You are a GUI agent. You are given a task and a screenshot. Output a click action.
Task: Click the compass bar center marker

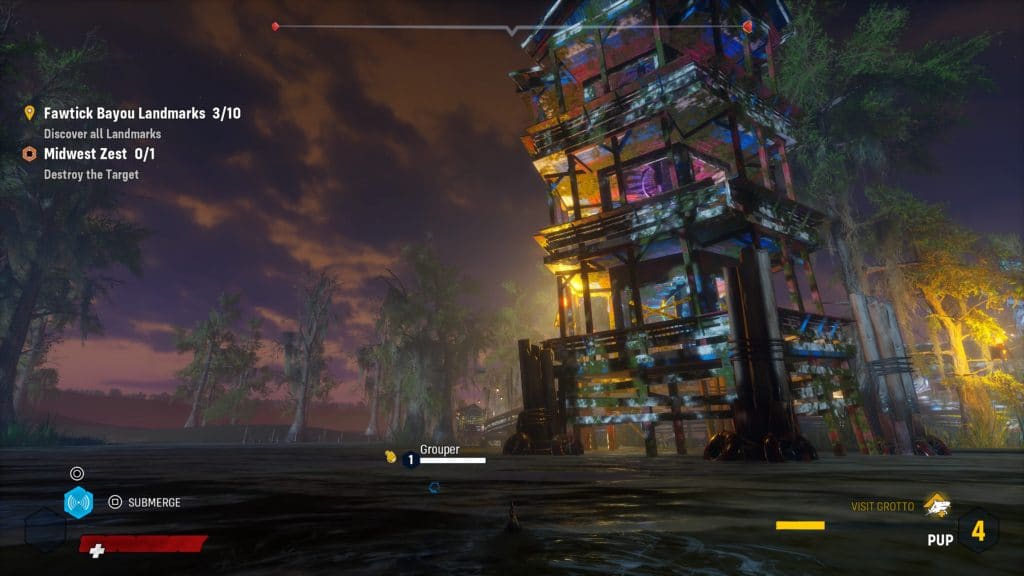point(512,31)
